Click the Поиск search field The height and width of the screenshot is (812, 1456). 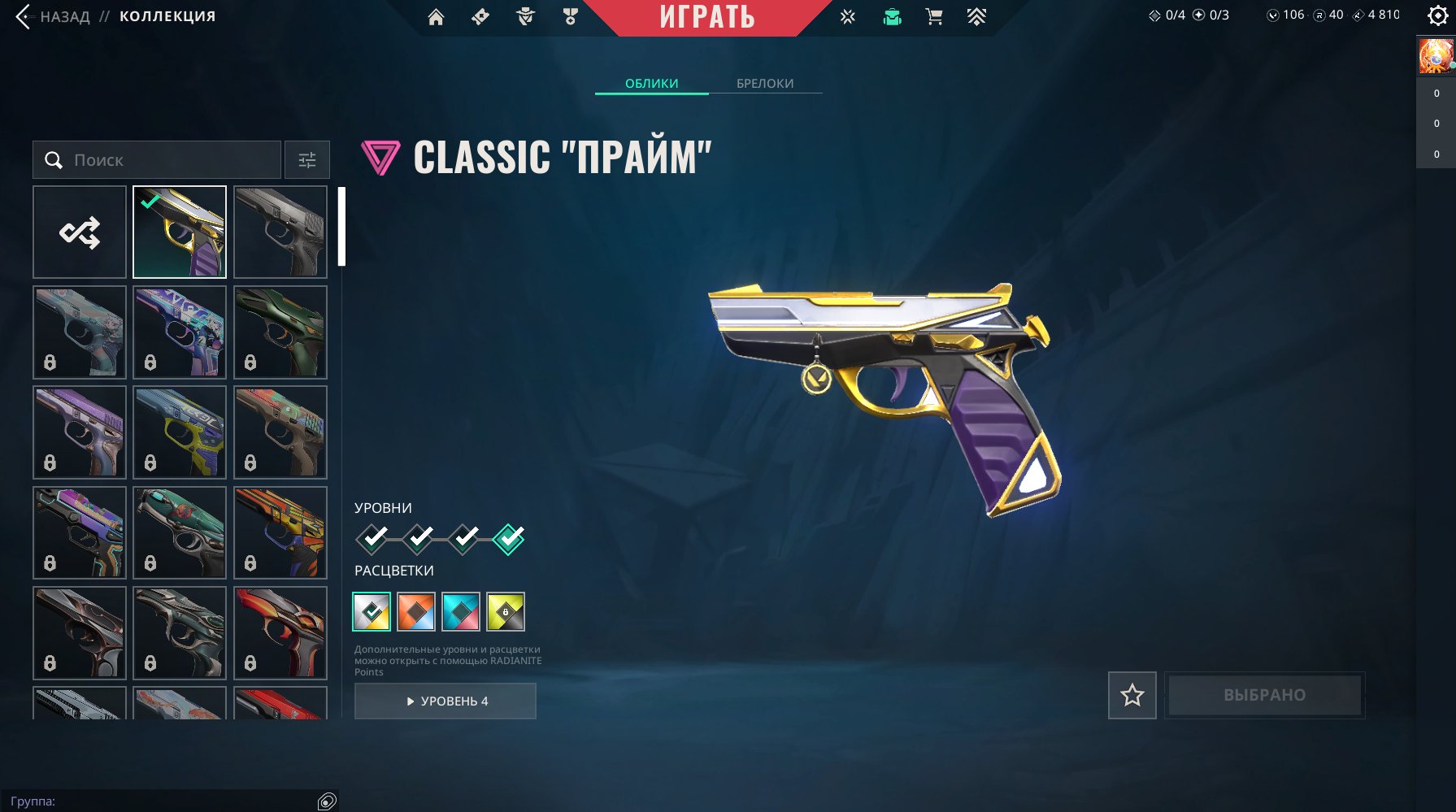pyautogui.click(x=157, y=160)
